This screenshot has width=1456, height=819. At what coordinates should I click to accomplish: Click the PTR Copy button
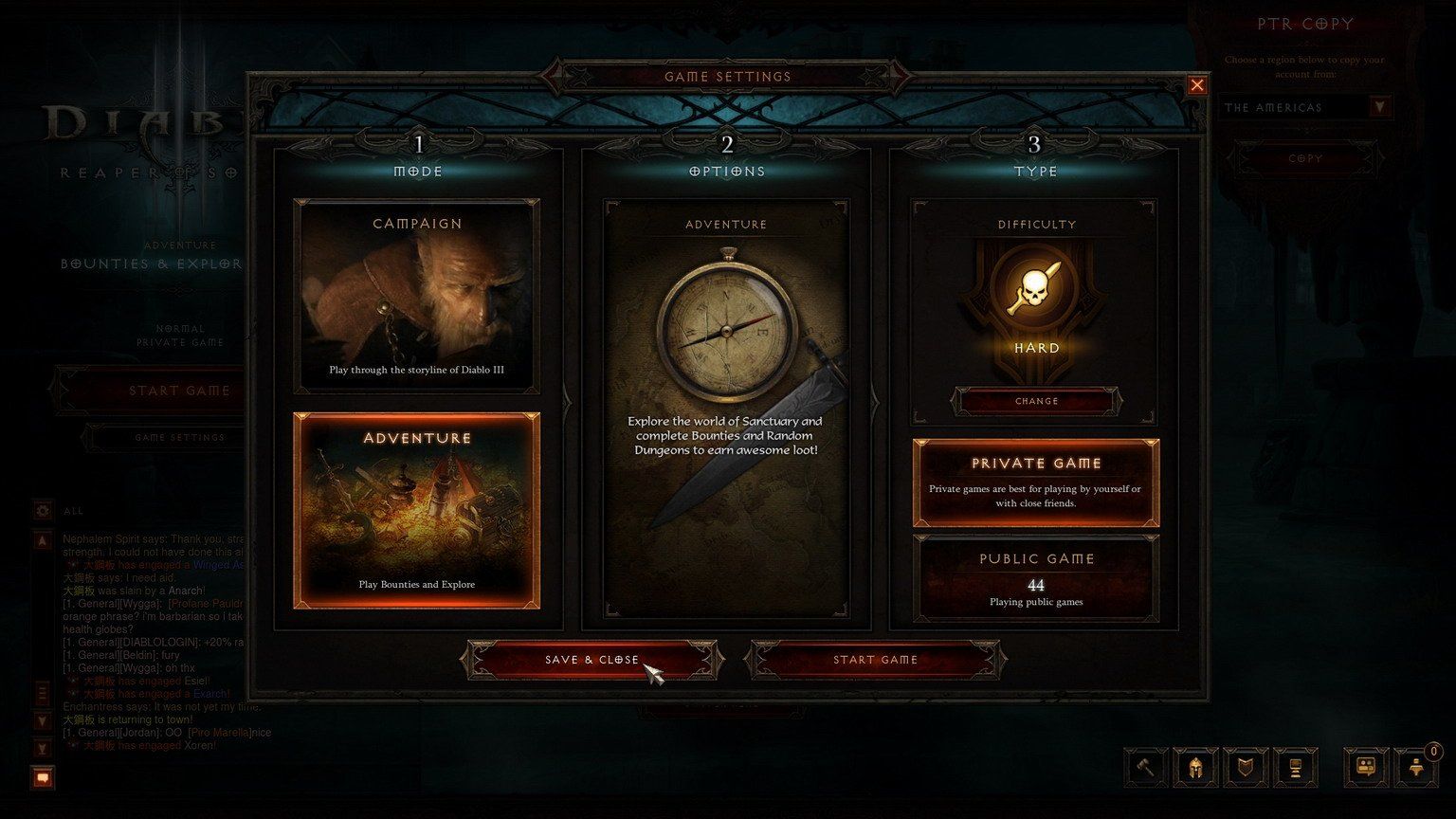tap(1305, 158)
